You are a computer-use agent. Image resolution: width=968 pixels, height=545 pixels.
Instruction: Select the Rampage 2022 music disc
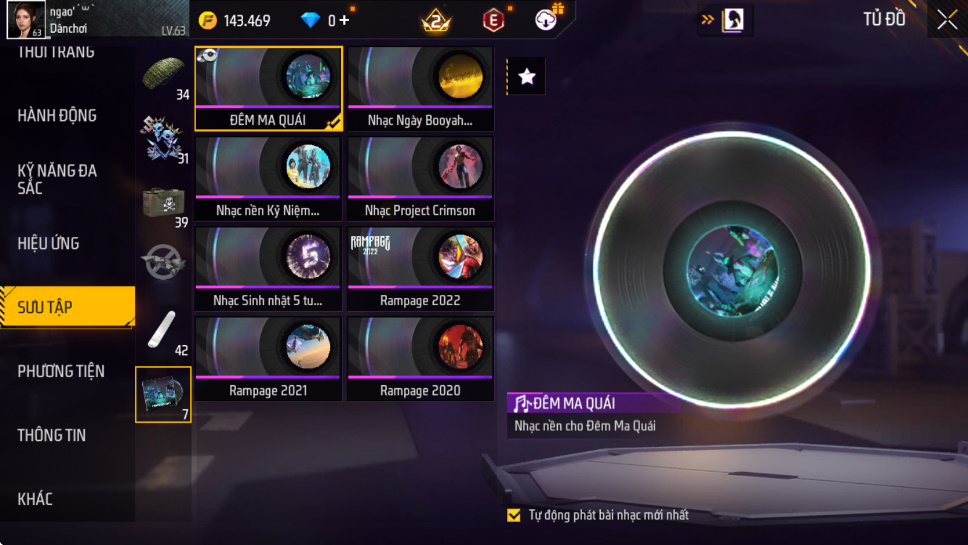[x=420, y=268]
